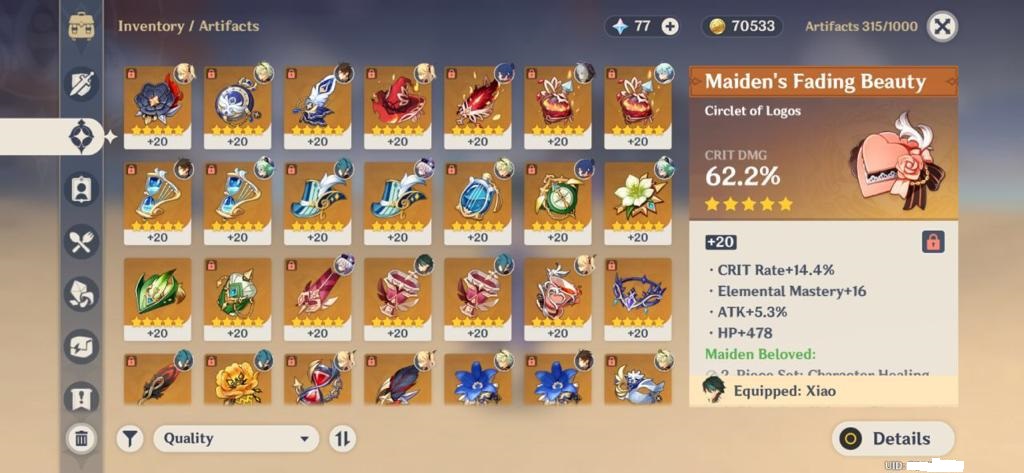The height and width of the screenshot is (473, 1024).
Task: Open the artifact Details panel
Action: pyautogui.click(x=893, y=438)
